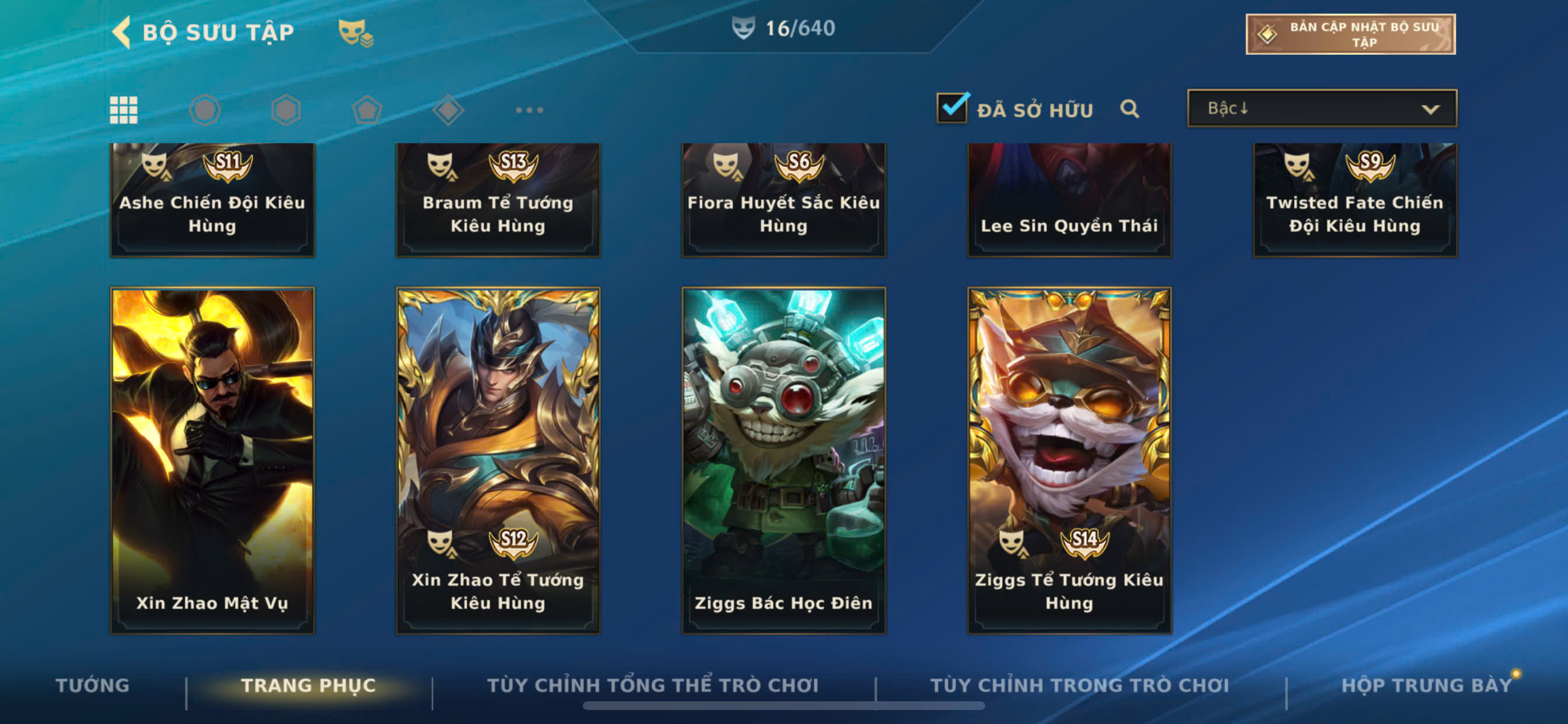The width and height of the screenshot is (1568, 724).
Task: Open the skin search magnifier
Action: 1129,109
